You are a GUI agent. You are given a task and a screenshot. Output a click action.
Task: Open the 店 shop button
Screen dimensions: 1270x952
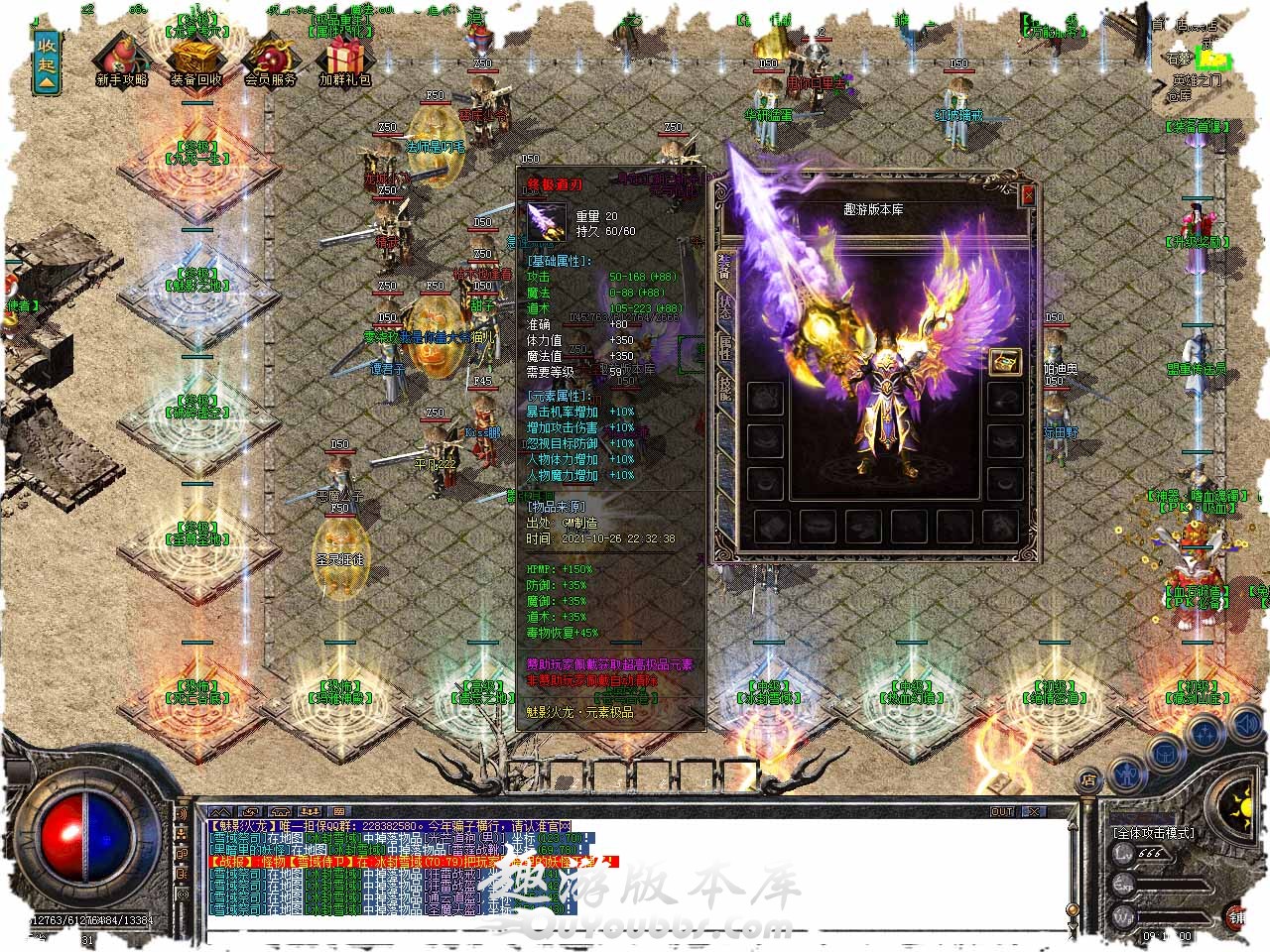click(1088, 779)
